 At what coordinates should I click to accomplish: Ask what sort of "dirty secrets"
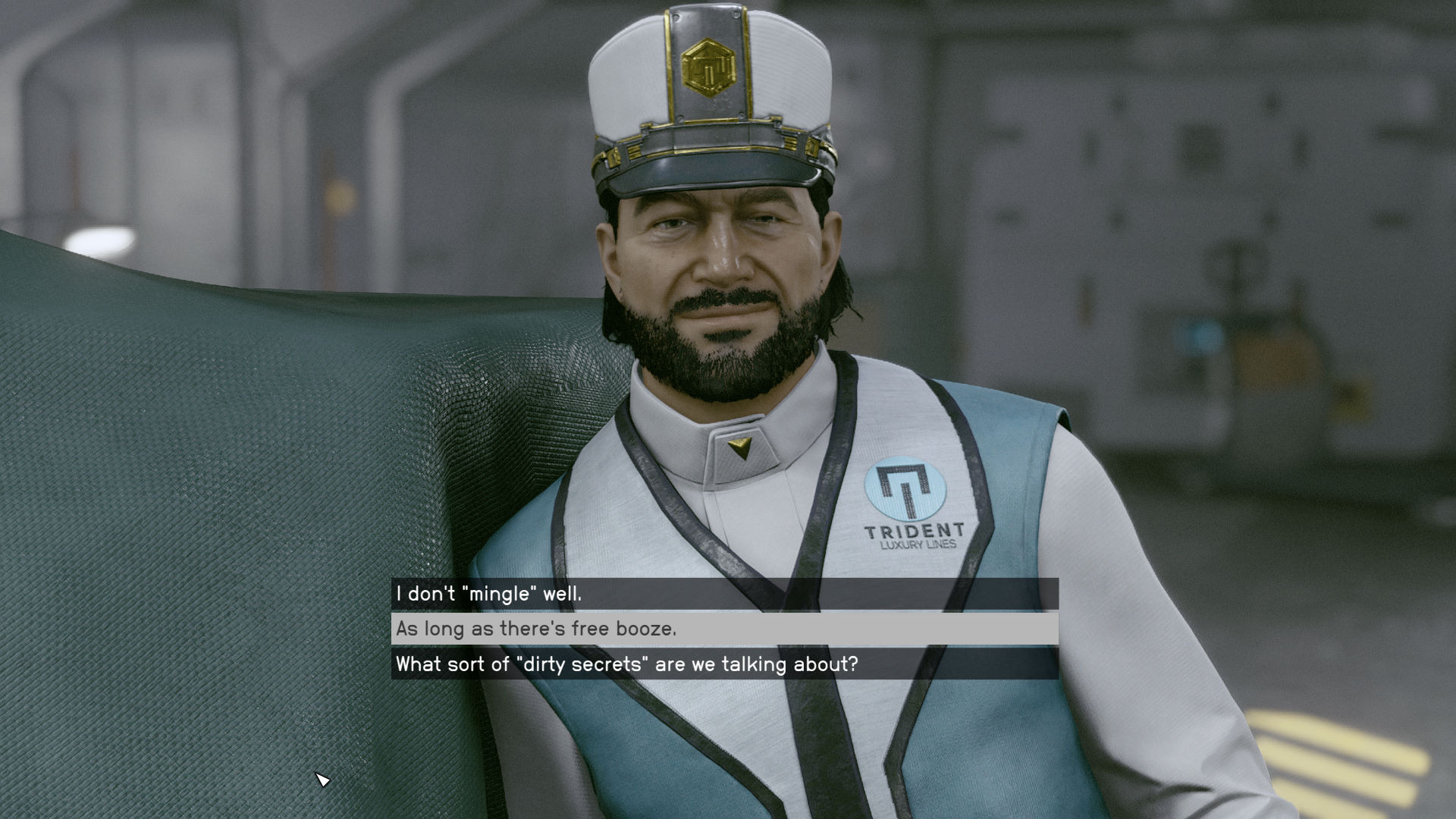pos(626,664)
